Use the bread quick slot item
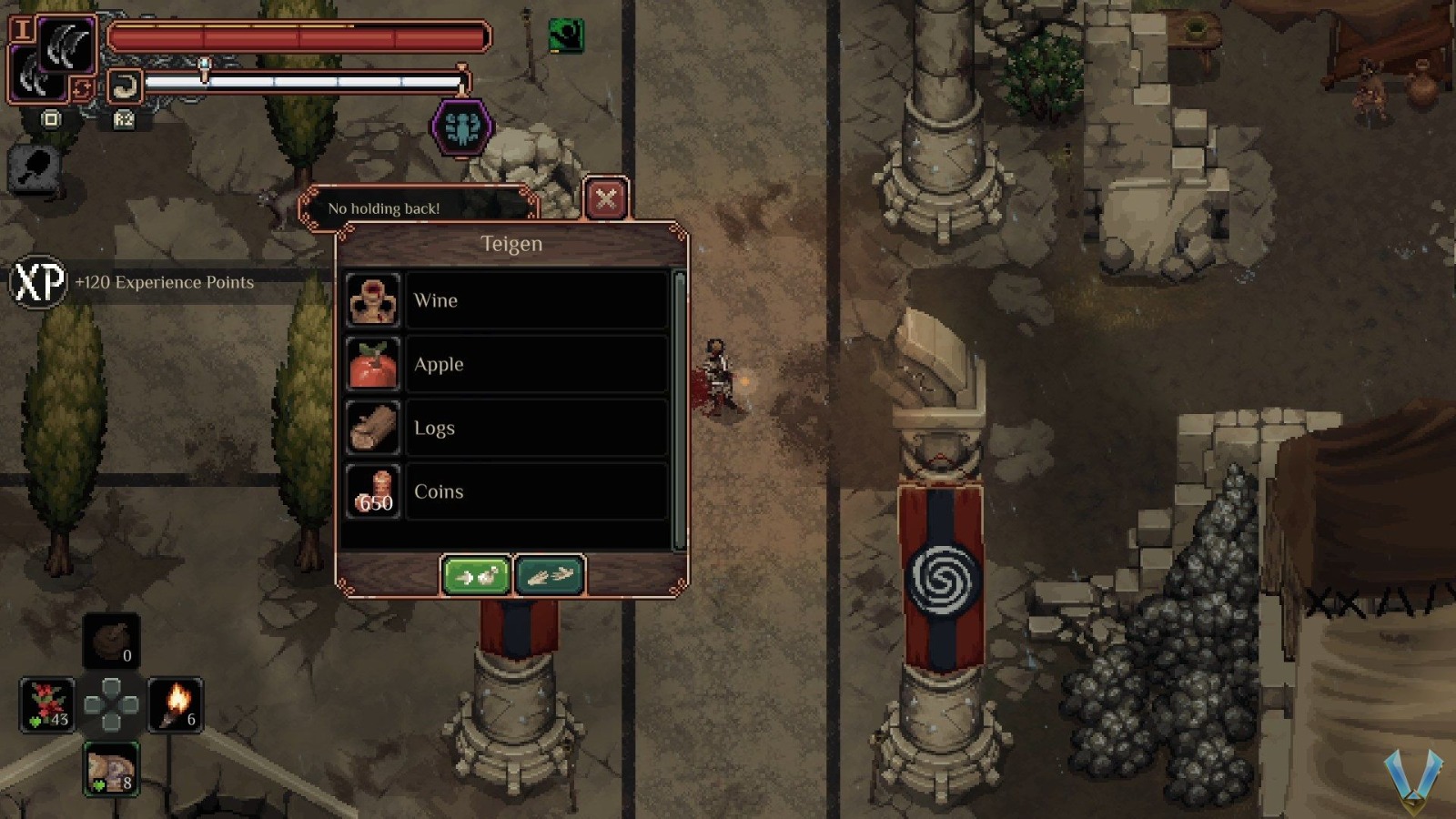The width and height of the screenshot is (1456, 819). [x=111, y=769]
